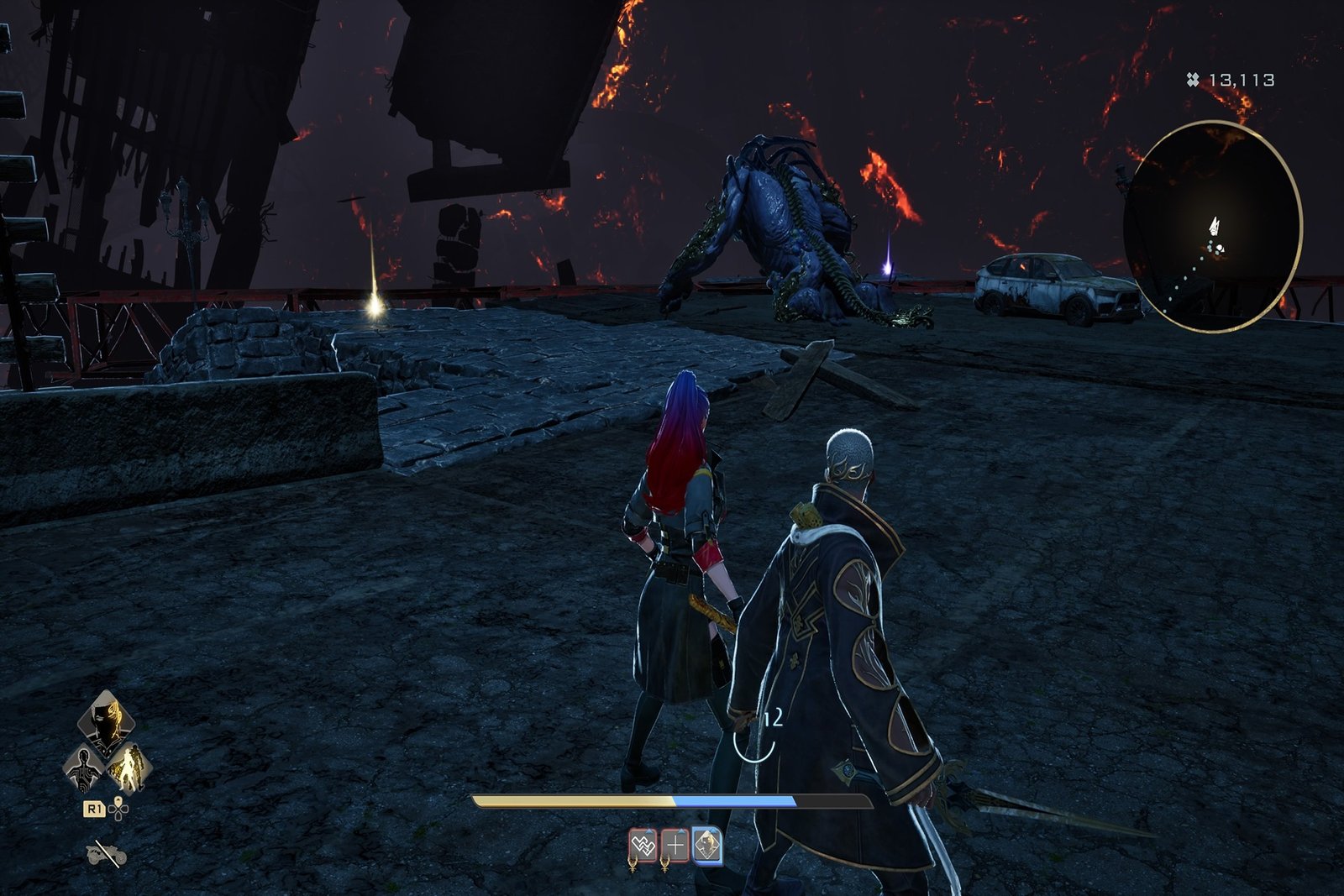
Task: Click the crossed-out motorcycle icon
Action: (x=107, y=854)
